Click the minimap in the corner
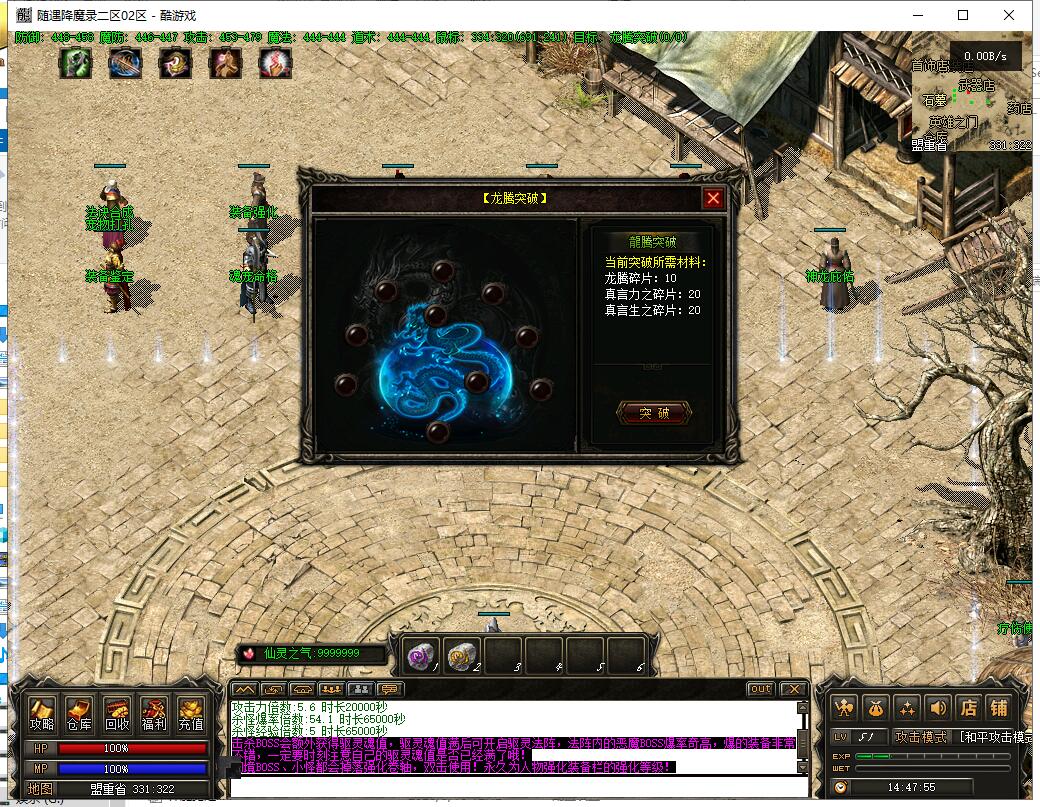 coord(971,110)
